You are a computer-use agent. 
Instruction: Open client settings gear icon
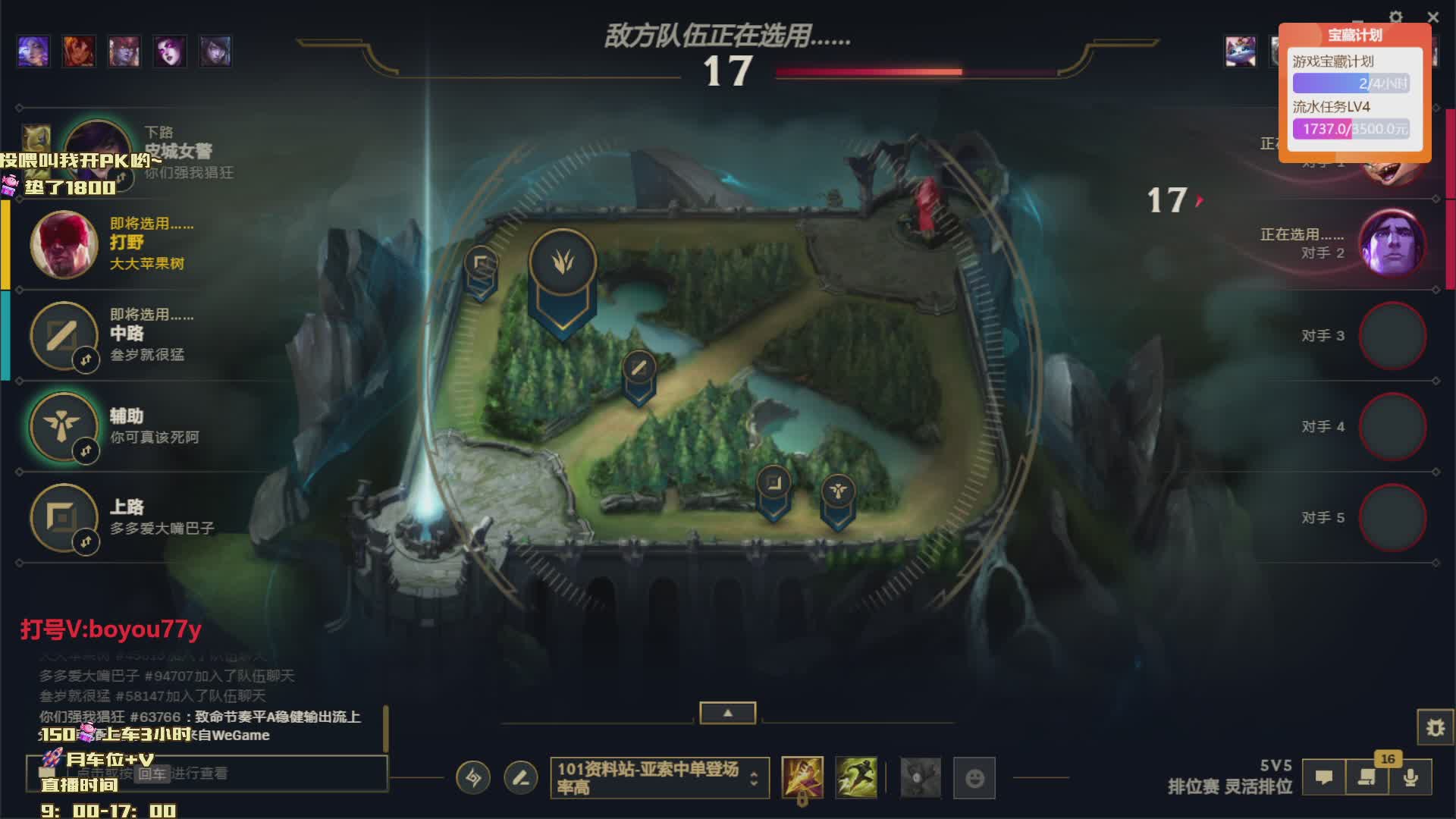pos(1396,17)
